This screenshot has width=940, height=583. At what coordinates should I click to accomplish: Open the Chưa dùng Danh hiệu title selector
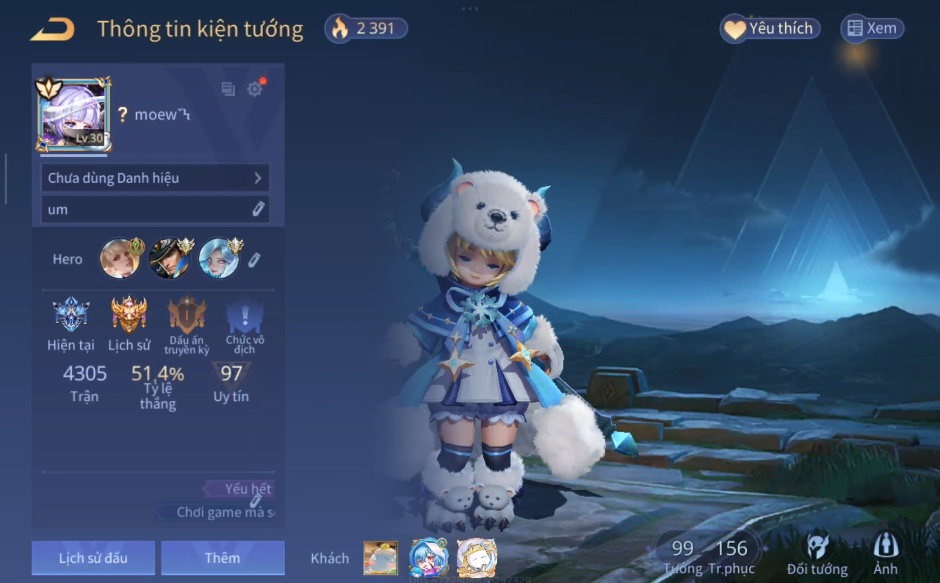(x=155, y=178)
